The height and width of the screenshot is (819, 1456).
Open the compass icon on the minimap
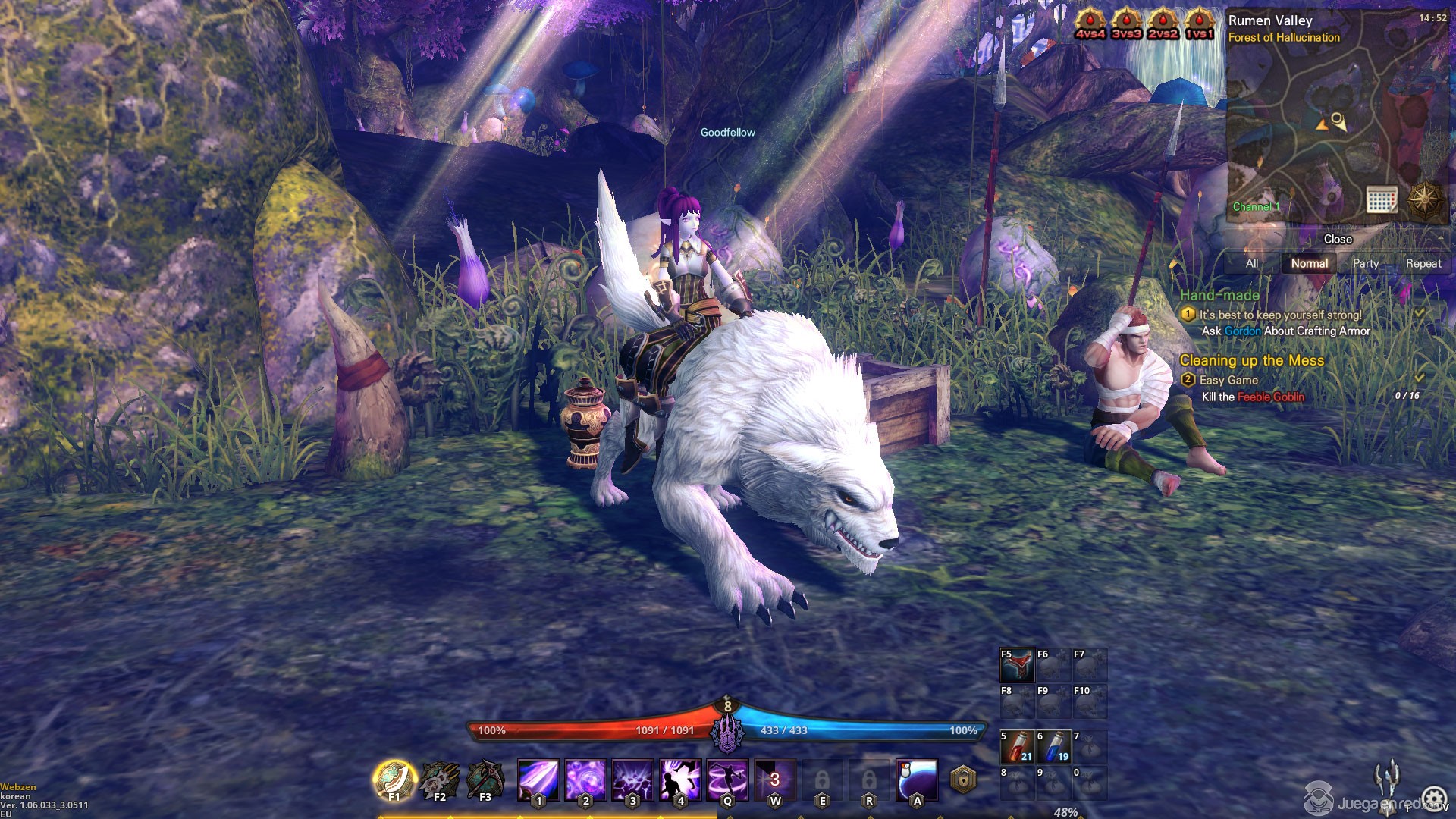click(1423, 199)
